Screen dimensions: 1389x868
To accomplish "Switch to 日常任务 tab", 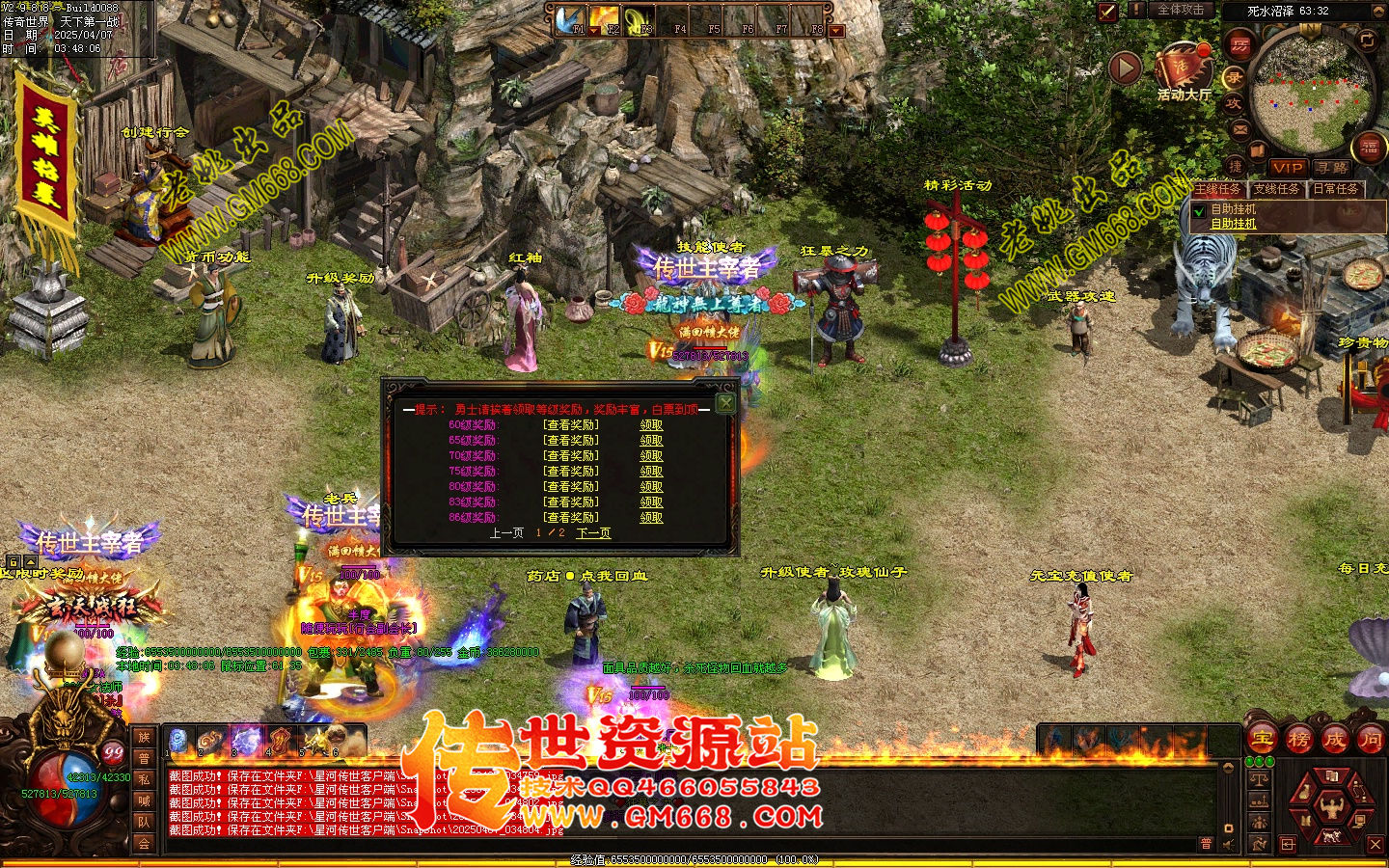I will point(1336,189).
